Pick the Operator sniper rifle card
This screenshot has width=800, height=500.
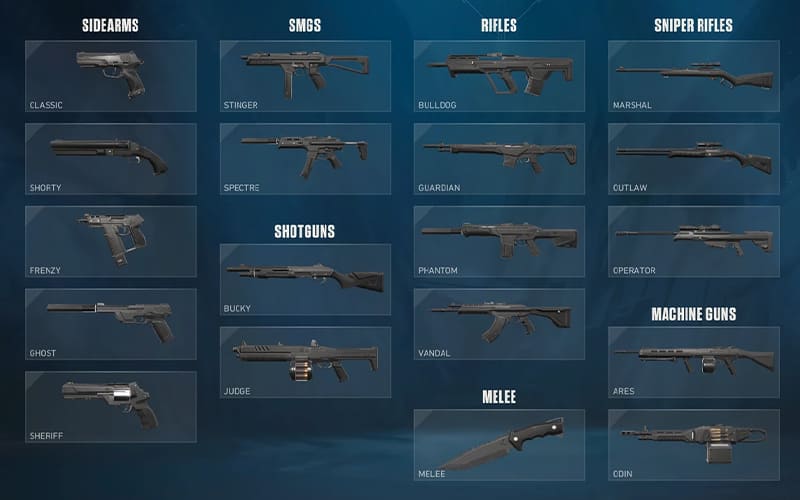click(694, 242)
